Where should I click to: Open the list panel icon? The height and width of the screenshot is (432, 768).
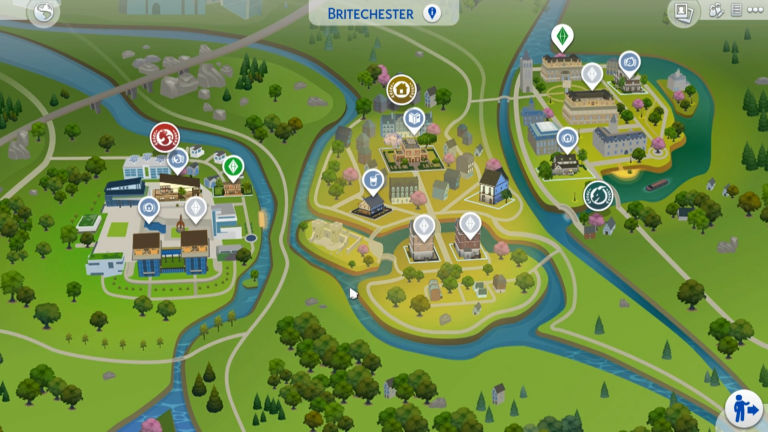[x=737, y=12]
